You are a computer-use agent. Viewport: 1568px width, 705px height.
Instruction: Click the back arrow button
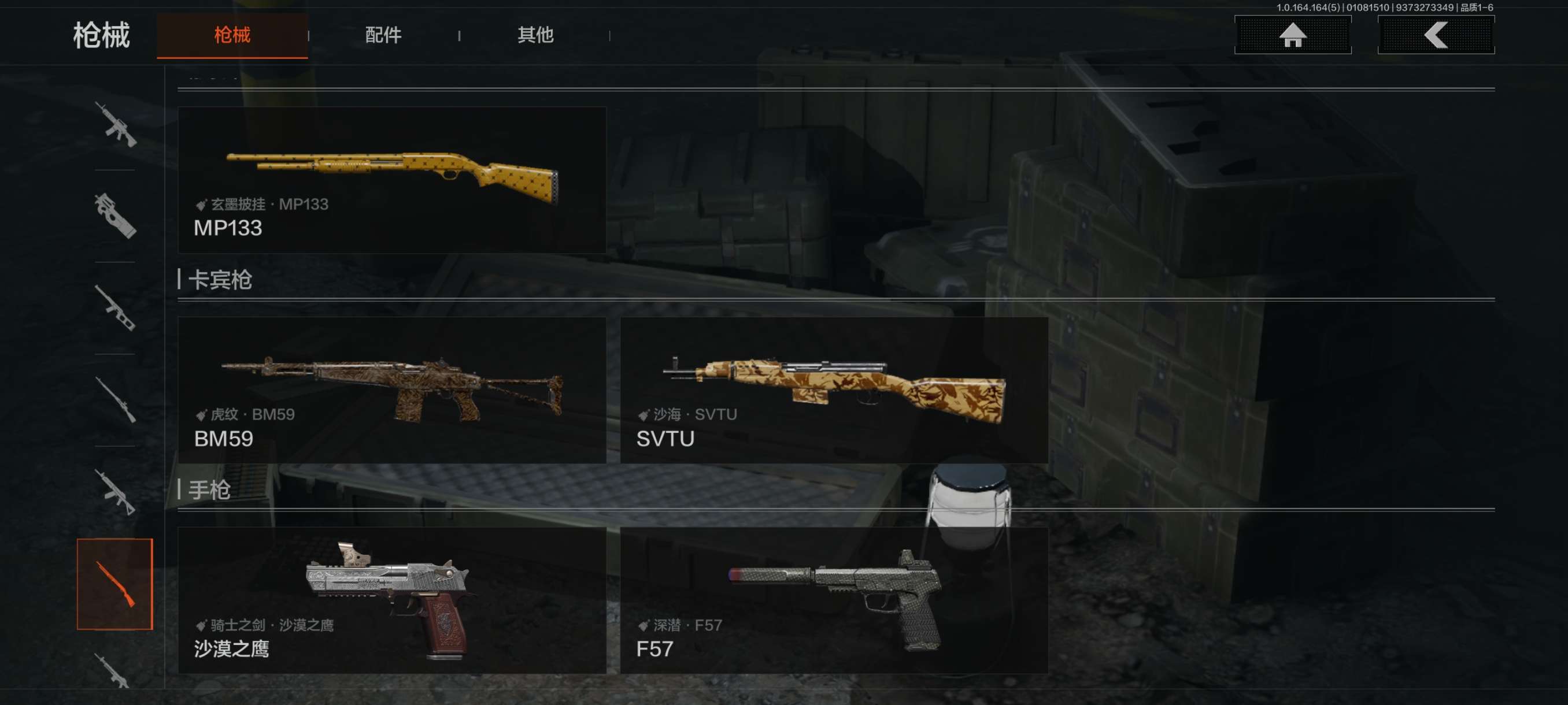tap(1435, 35)
